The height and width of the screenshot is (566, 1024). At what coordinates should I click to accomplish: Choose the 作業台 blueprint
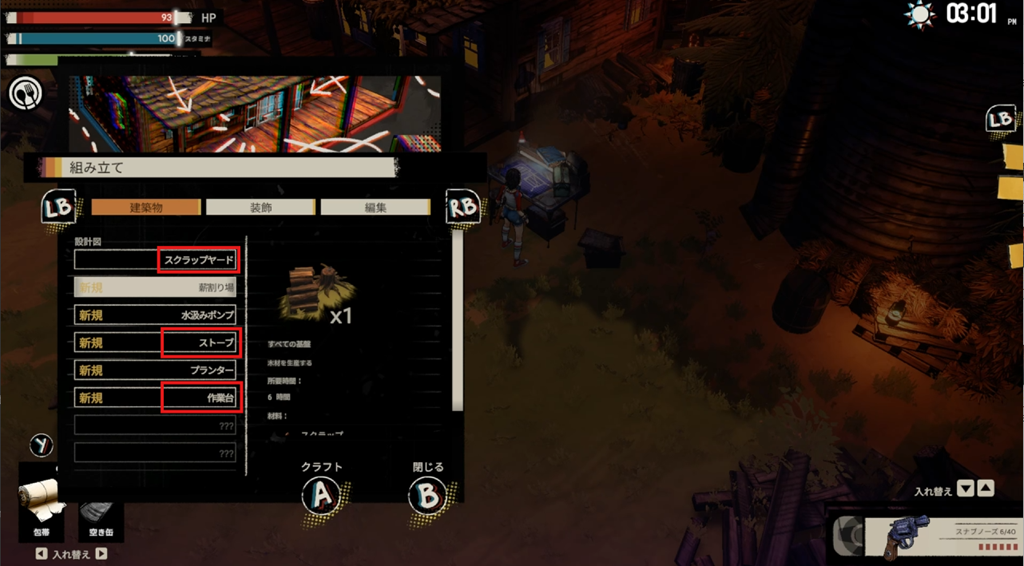(x=156, y=398)
